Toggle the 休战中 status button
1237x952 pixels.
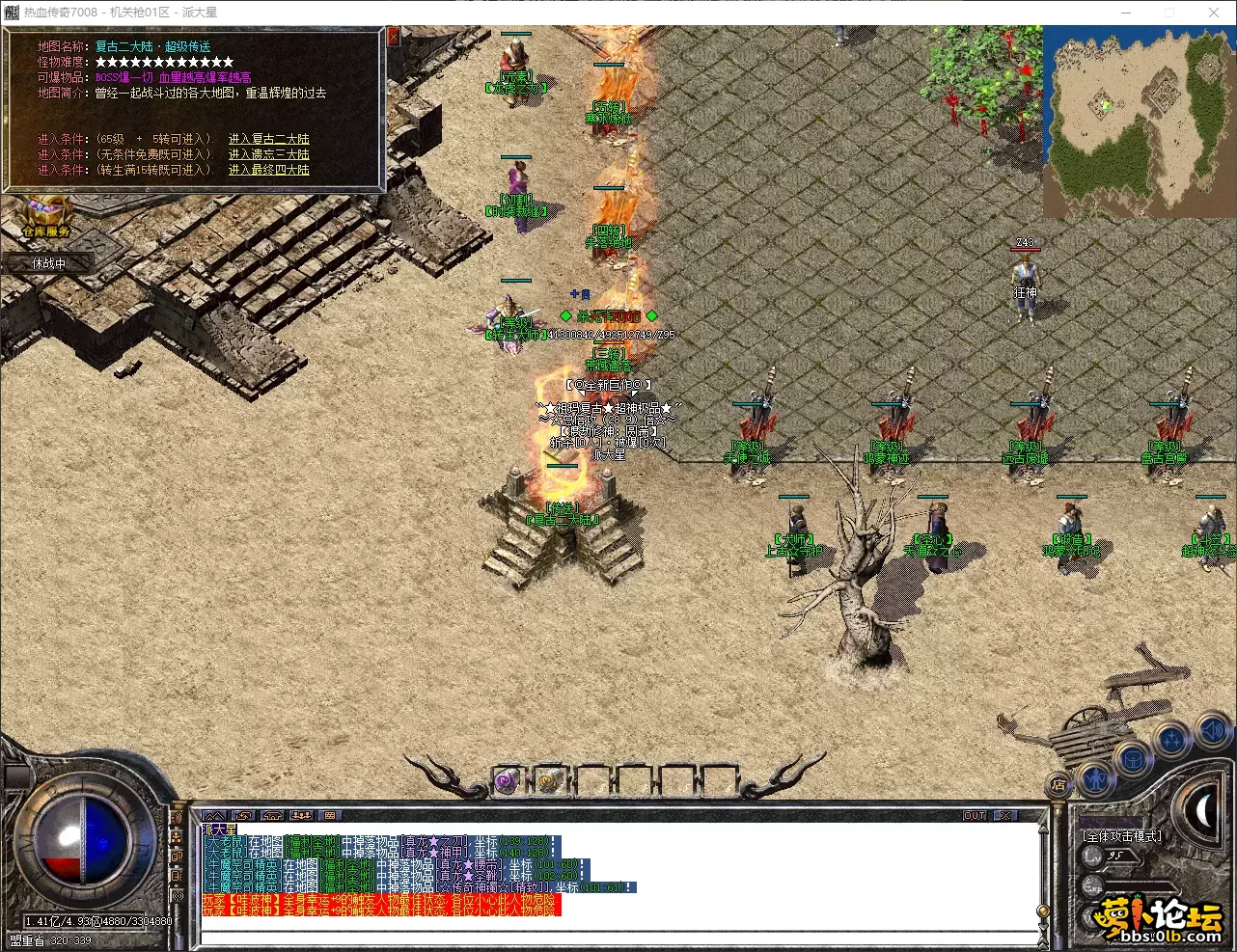click(49, 262)
